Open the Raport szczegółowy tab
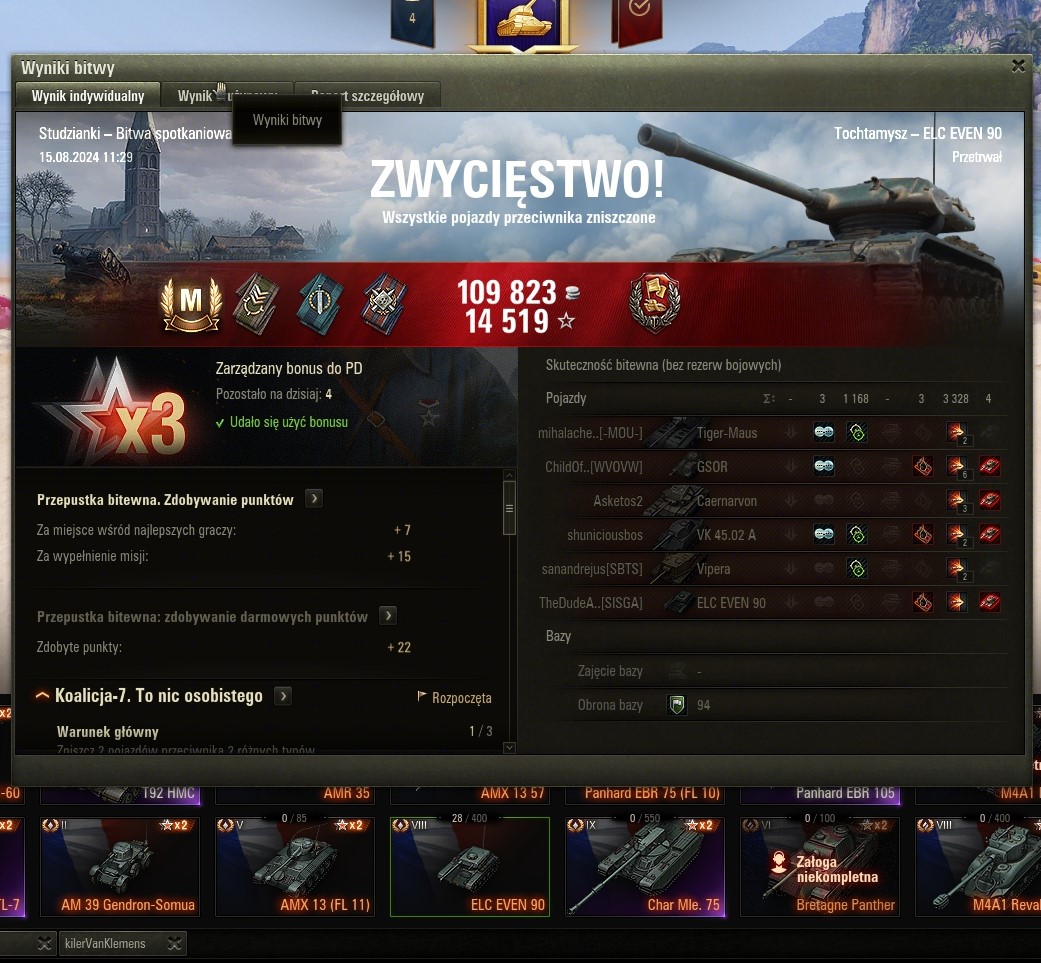The image size is (1041, 963). click(368, 96)
